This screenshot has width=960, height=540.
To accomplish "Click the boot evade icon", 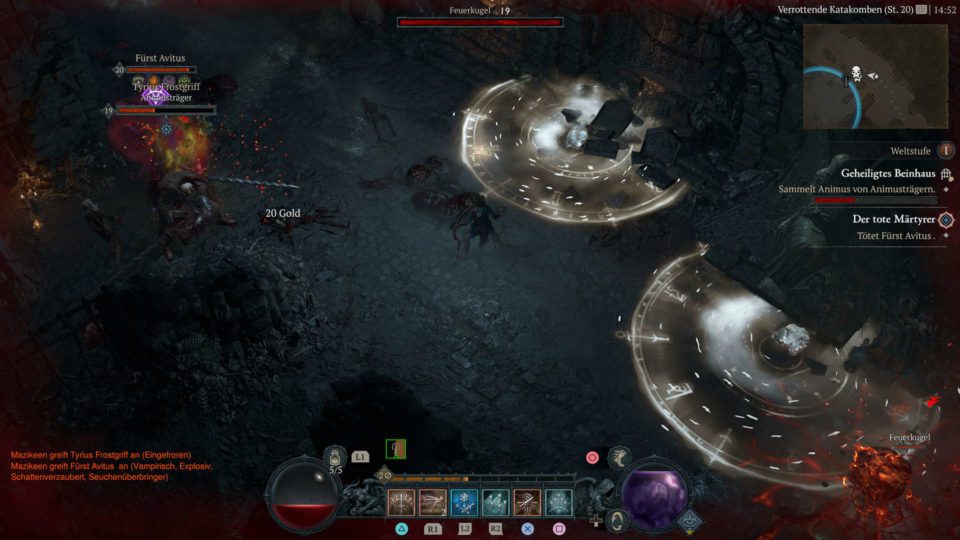I will click(x=619, y=458).
